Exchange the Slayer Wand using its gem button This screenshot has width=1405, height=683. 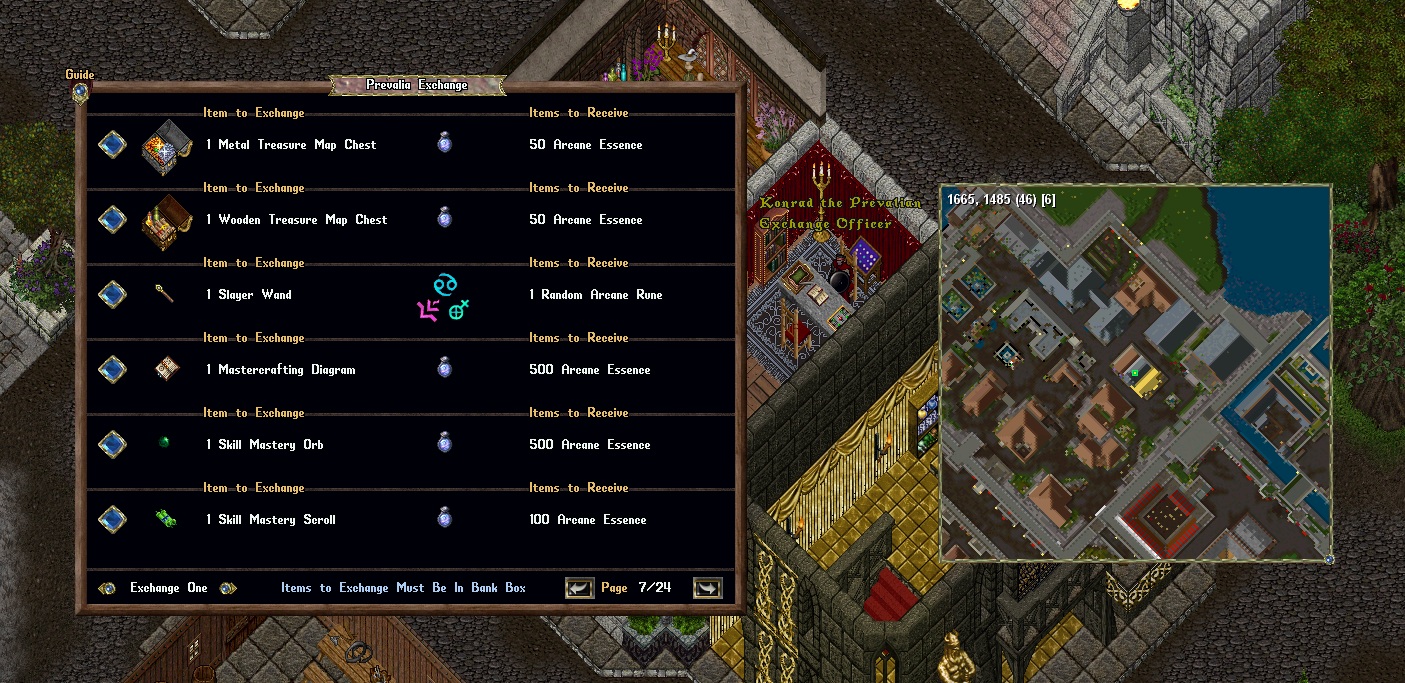(x=112, y=295)
